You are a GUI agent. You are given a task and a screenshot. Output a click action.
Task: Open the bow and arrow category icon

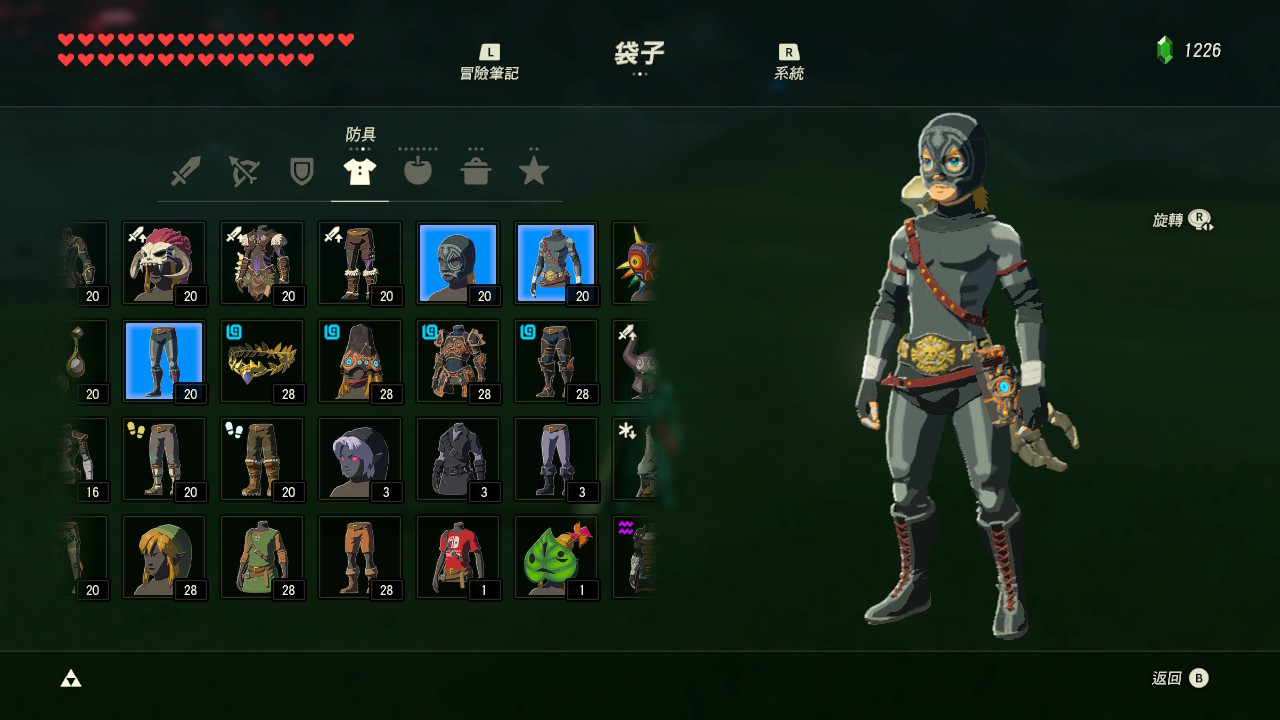[x=243, y=170]
